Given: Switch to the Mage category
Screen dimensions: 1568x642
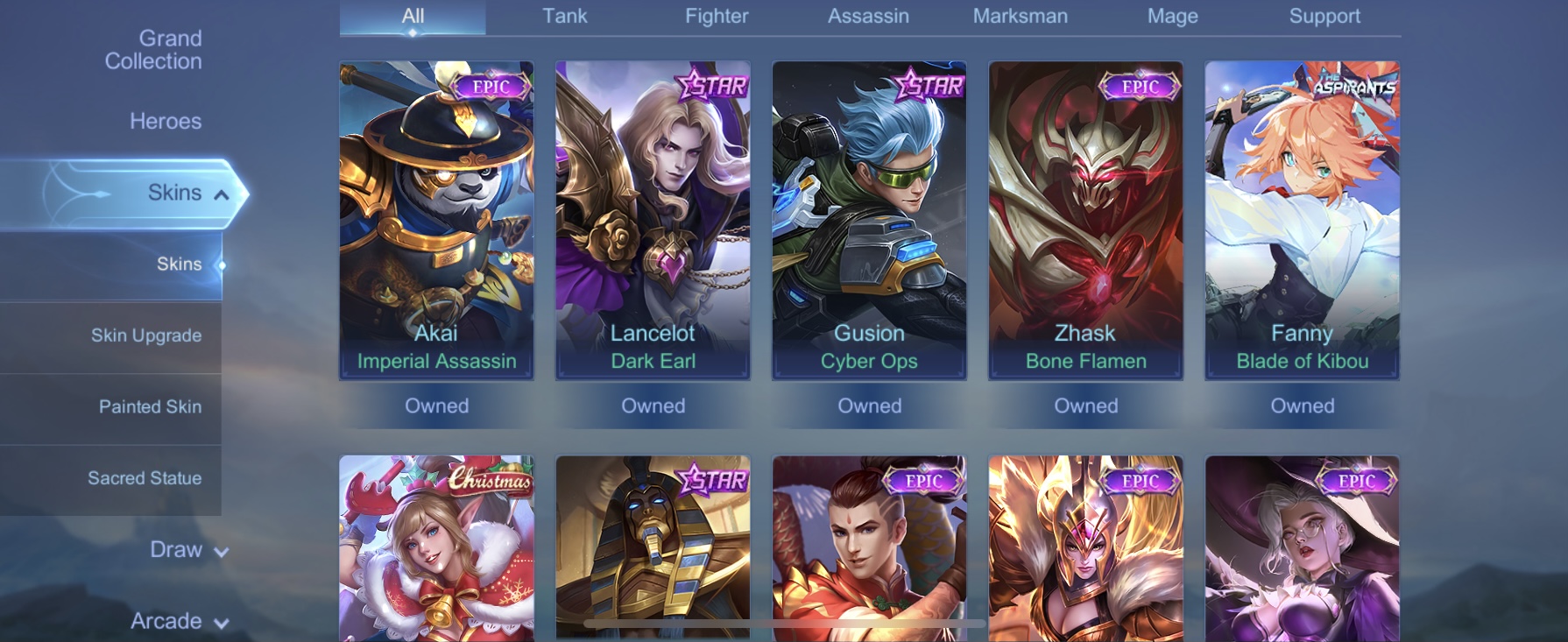Looking at the screenshot, I should [1172, 16].
